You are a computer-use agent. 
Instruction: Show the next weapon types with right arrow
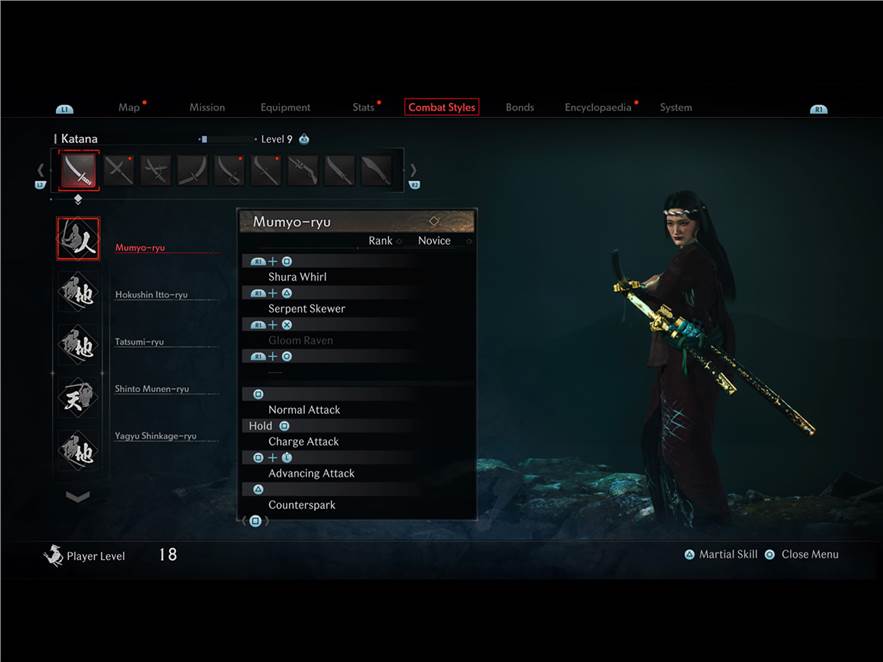click(x=414, y=171)
